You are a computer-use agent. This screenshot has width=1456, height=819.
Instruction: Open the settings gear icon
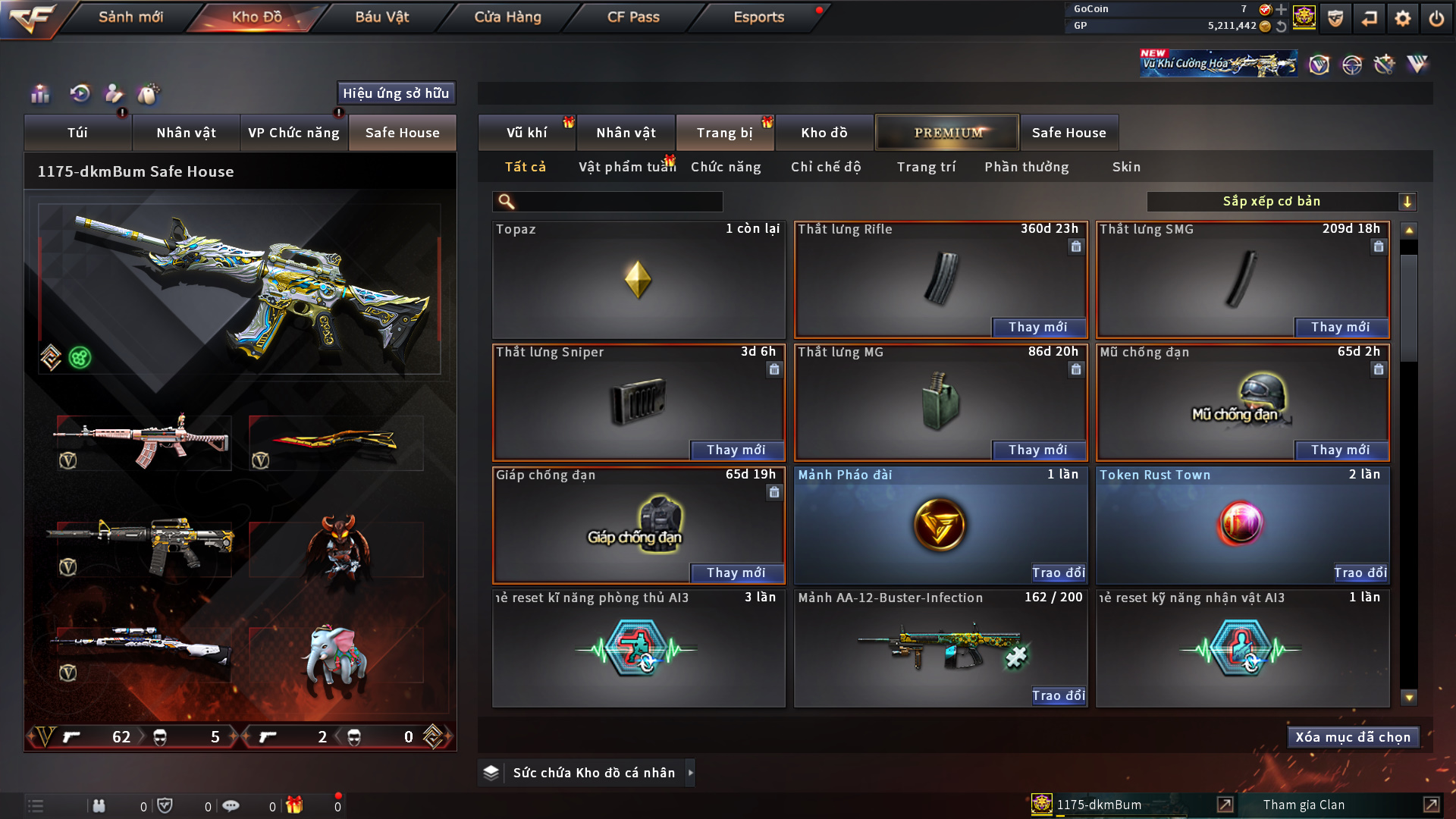[1402, 18]
